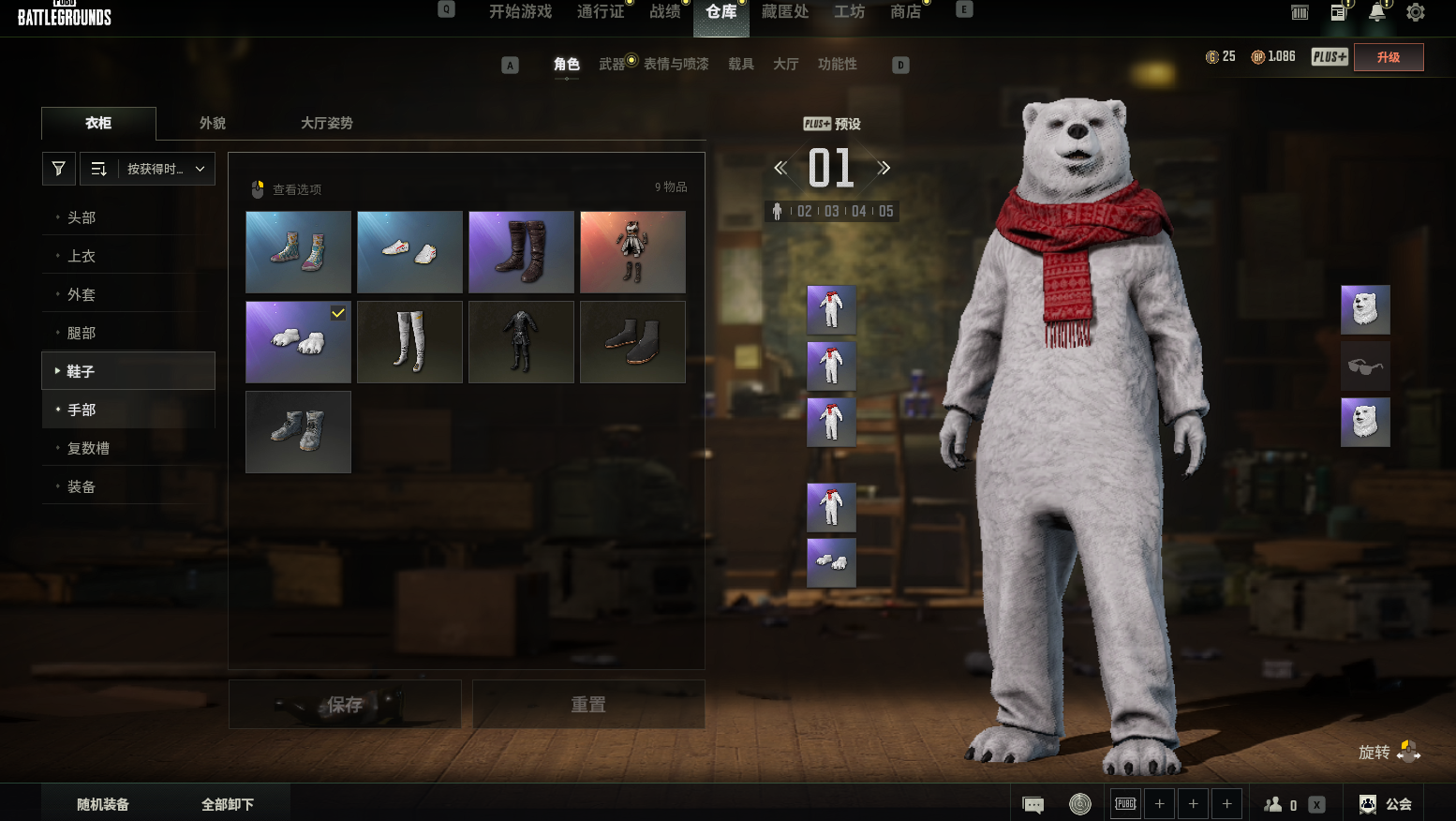Screen dimensions: 1456x821
Task: Switch to the 大厅姿势 lobby pose tab
Action: pos(327,123)
